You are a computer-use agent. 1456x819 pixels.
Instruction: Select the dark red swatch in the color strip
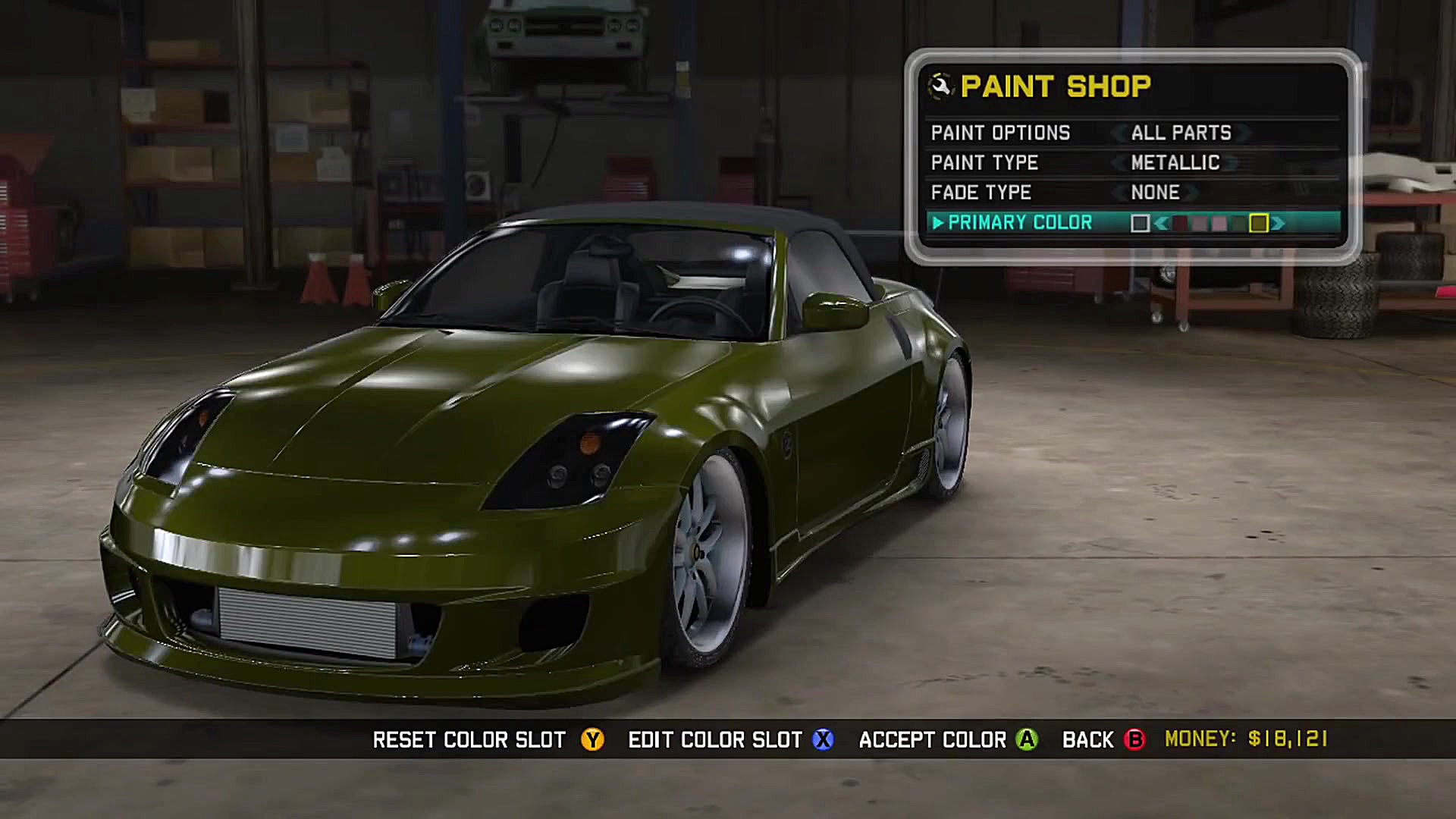click(1180, 223)
